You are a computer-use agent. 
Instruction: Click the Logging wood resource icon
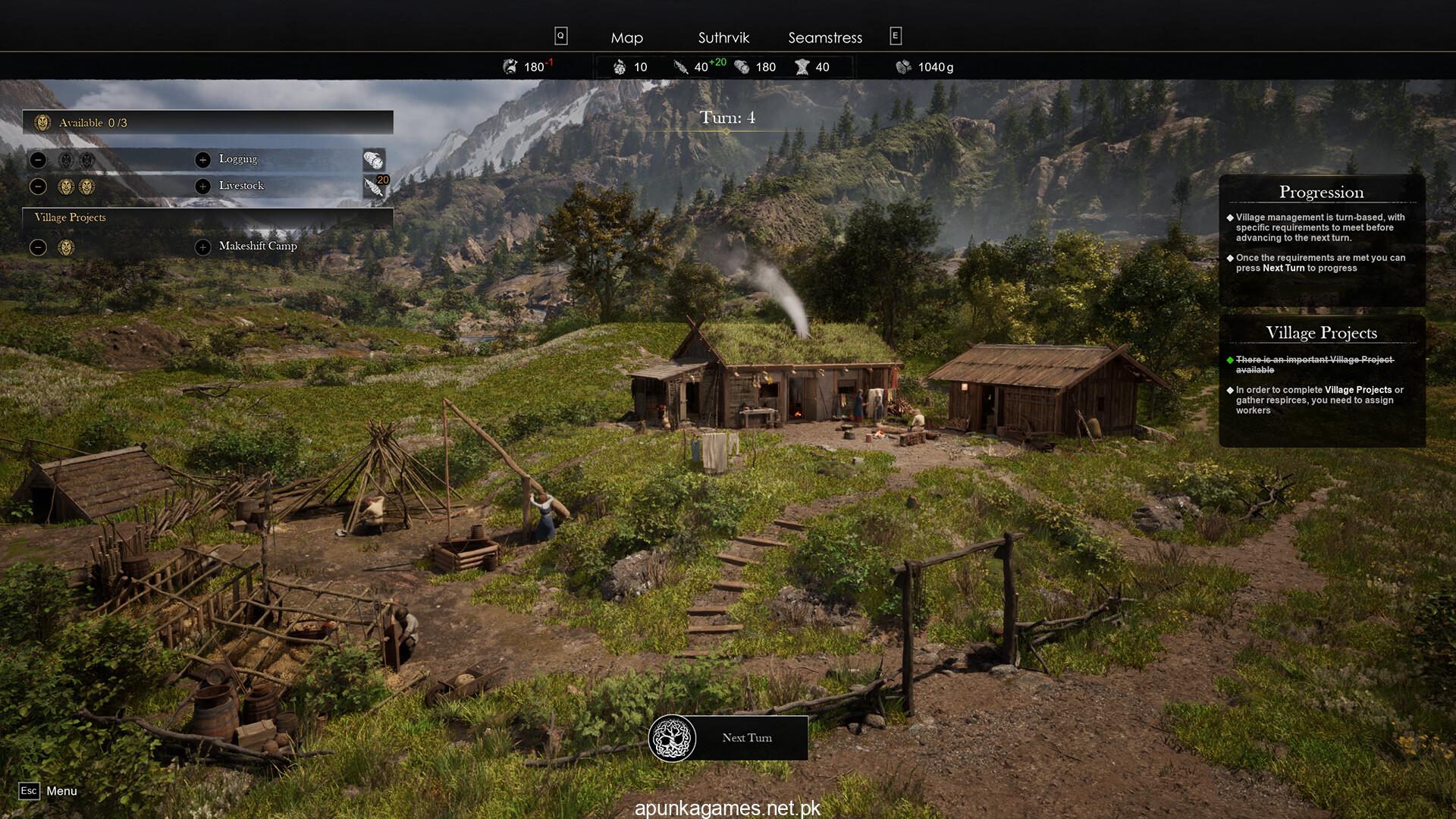(374, 160)
